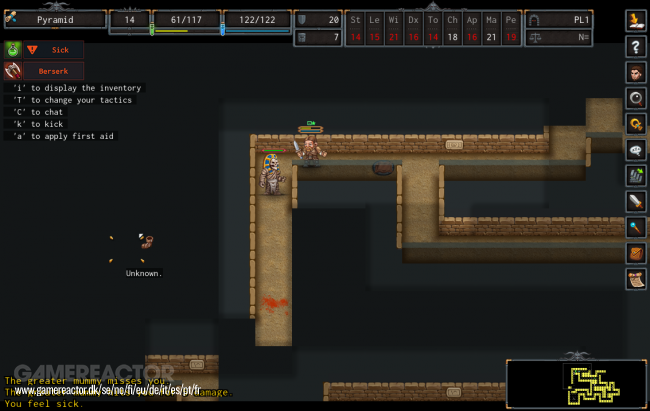
Task: Click the Pyramid location name panel
Action: [55, 19]
